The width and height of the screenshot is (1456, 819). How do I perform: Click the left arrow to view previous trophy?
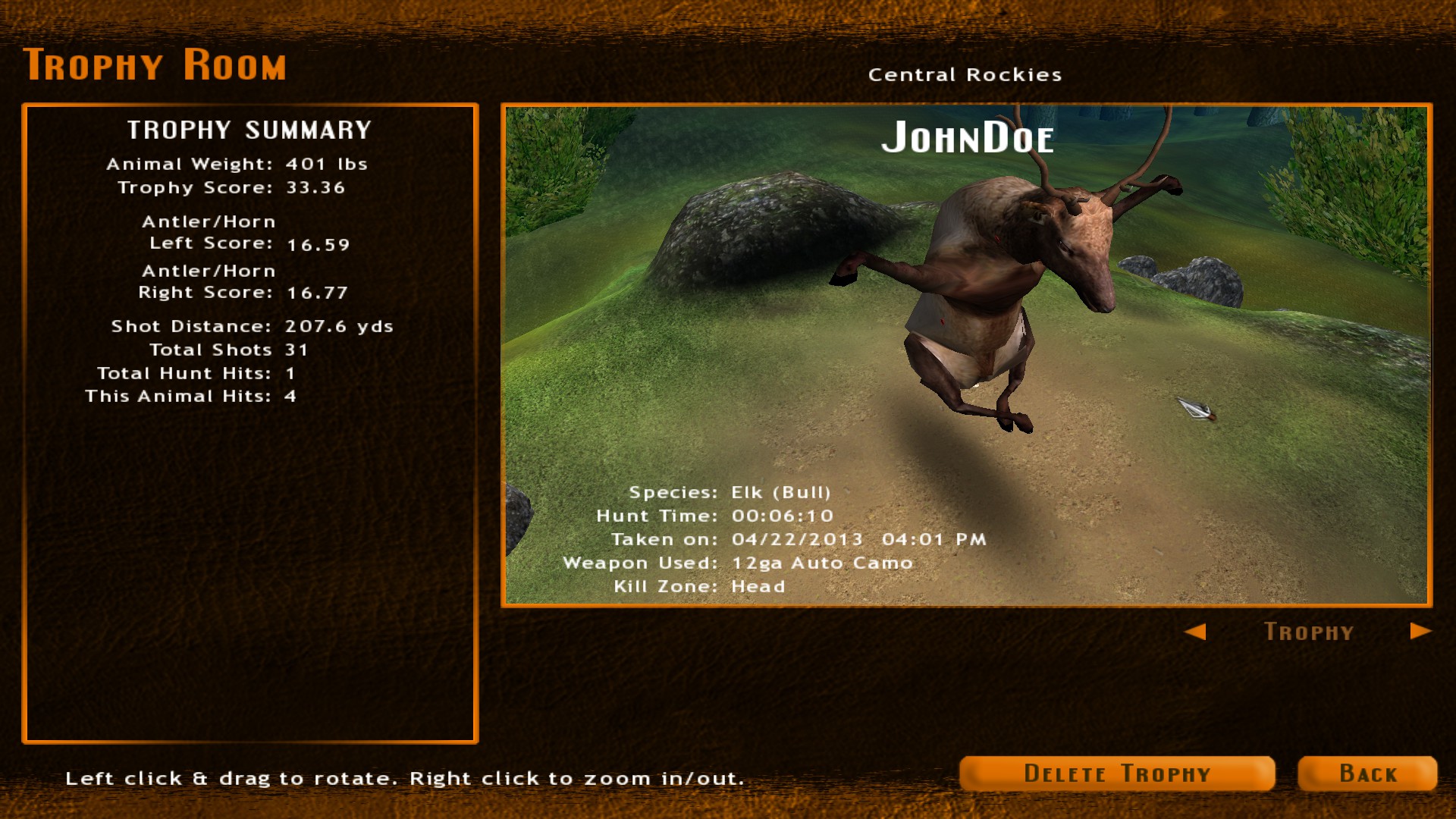coord(1197,632)
